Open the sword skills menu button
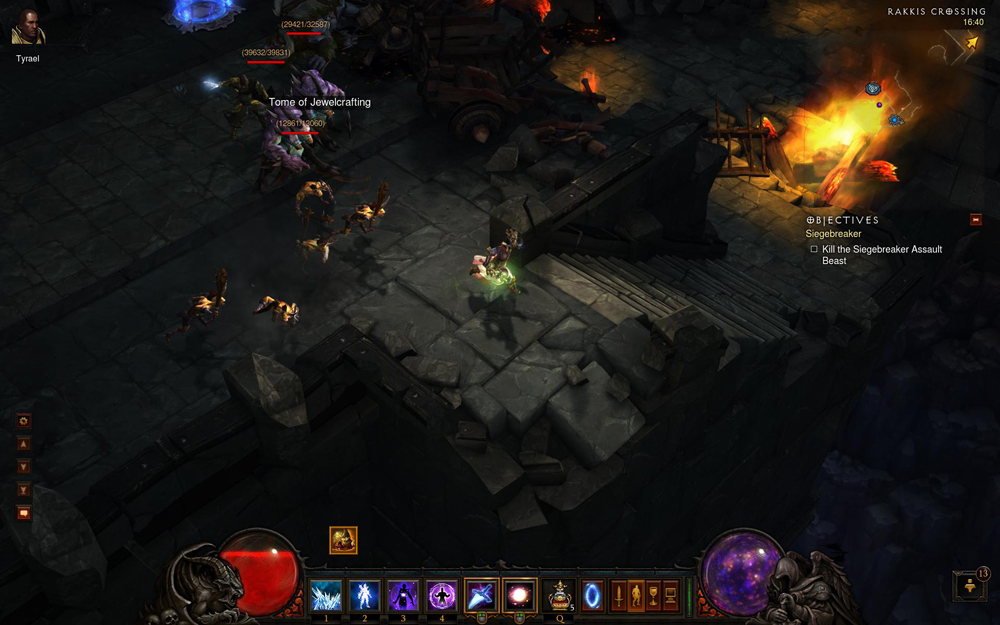Screen dimensions: 1000x625 pyautogui.click(x=619, y=595)
